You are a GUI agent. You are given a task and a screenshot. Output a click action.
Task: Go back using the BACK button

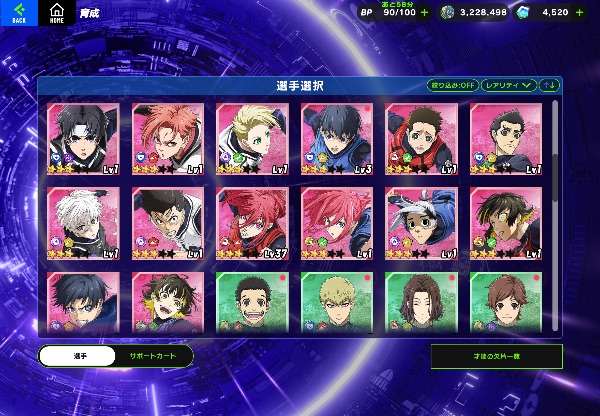point(19,13)
